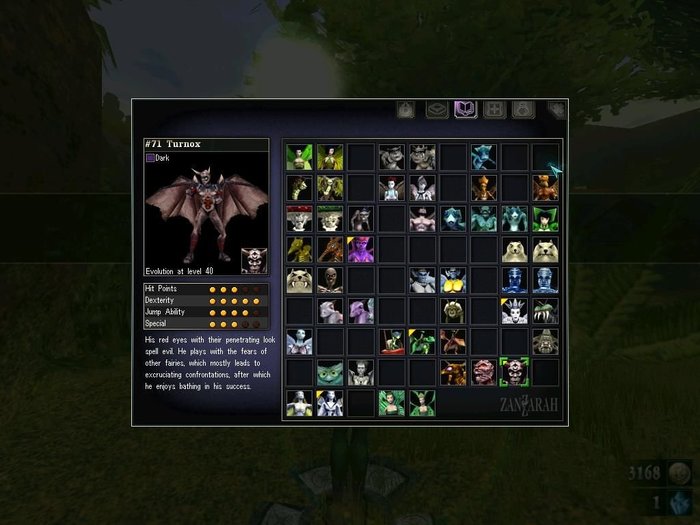Select the green-hatted dark-haired fairy portrait
Viewport: 700px width, 525px height.
coord(545,218)
